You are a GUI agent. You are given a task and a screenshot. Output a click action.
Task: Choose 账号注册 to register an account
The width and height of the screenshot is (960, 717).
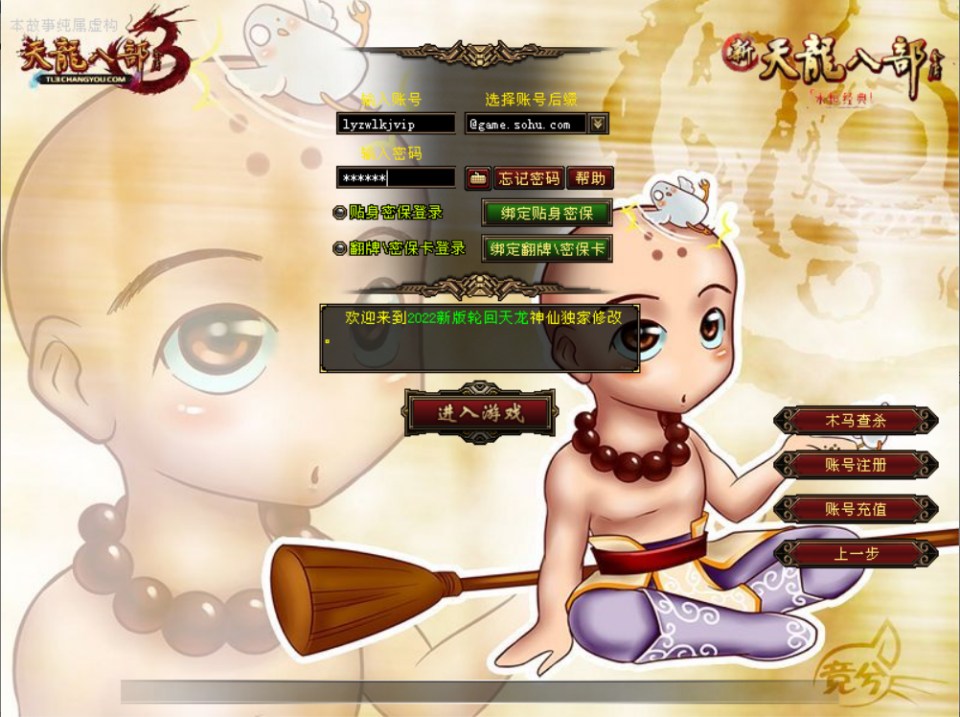click(855, 465)
